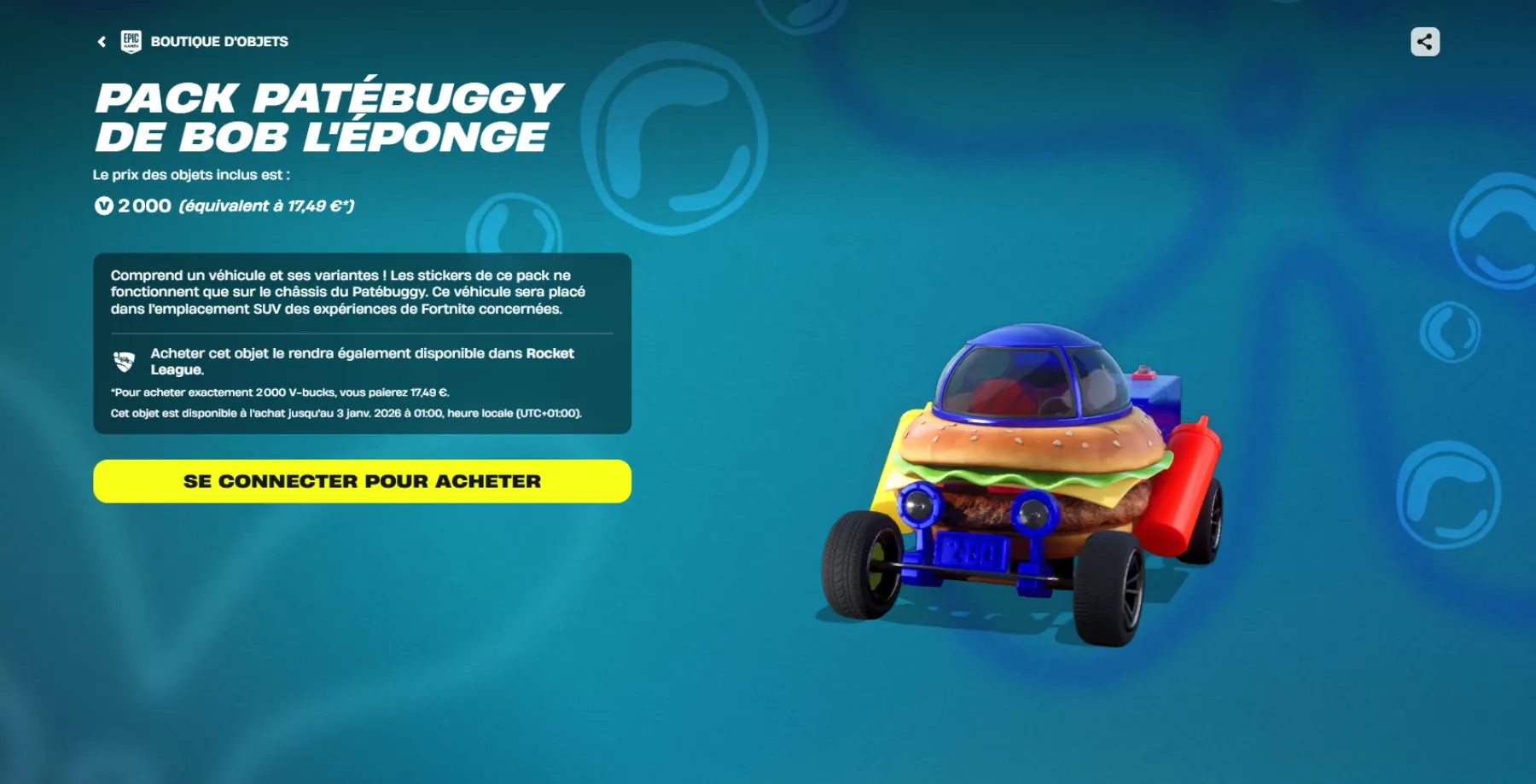Click the V-bucks price footnote
This screenshot has width=1536, height=784.
(280, 394)
